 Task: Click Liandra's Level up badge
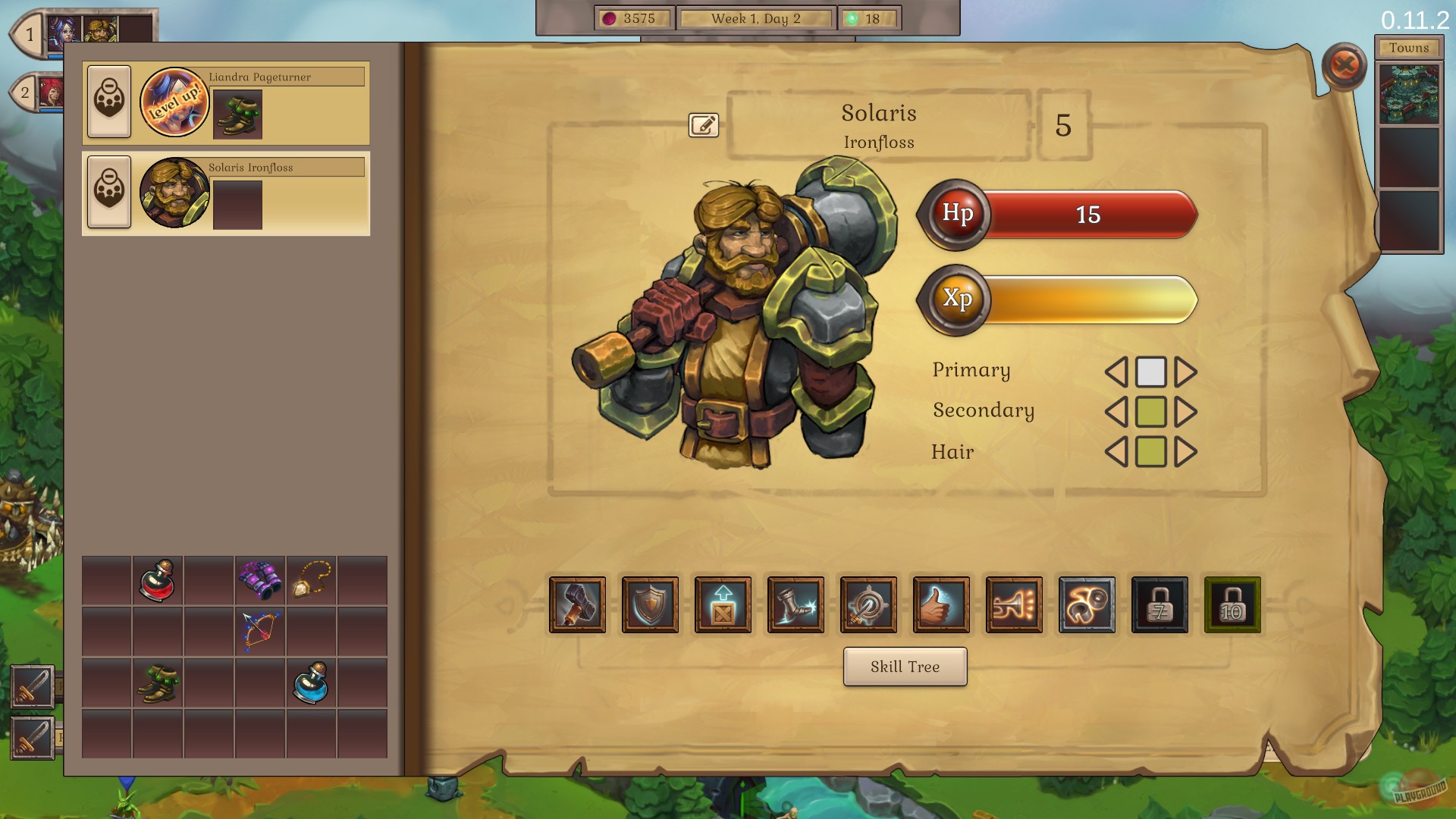[175, 101]
